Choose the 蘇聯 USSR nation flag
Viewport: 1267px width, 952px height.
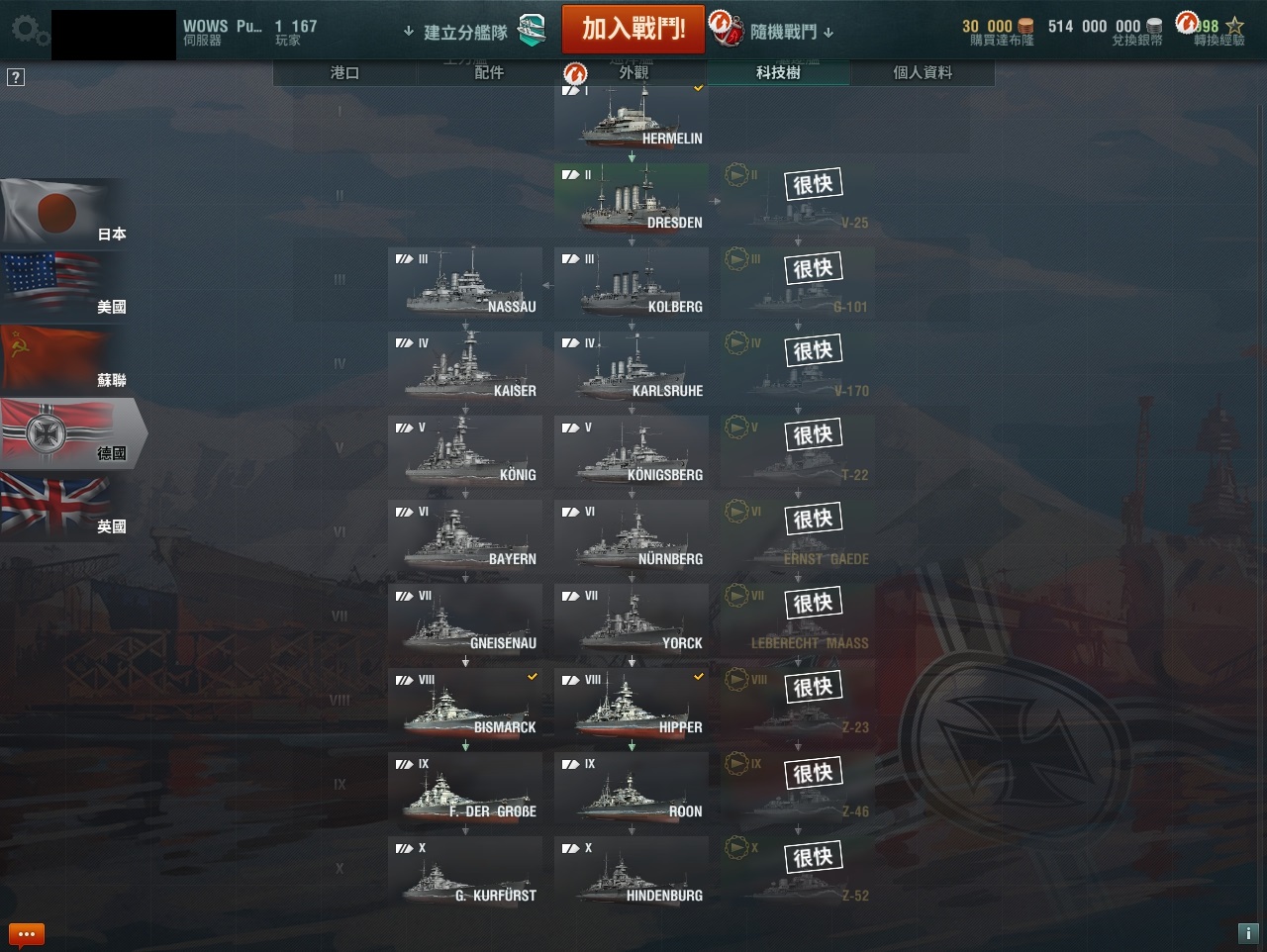[x=65, y=358]
